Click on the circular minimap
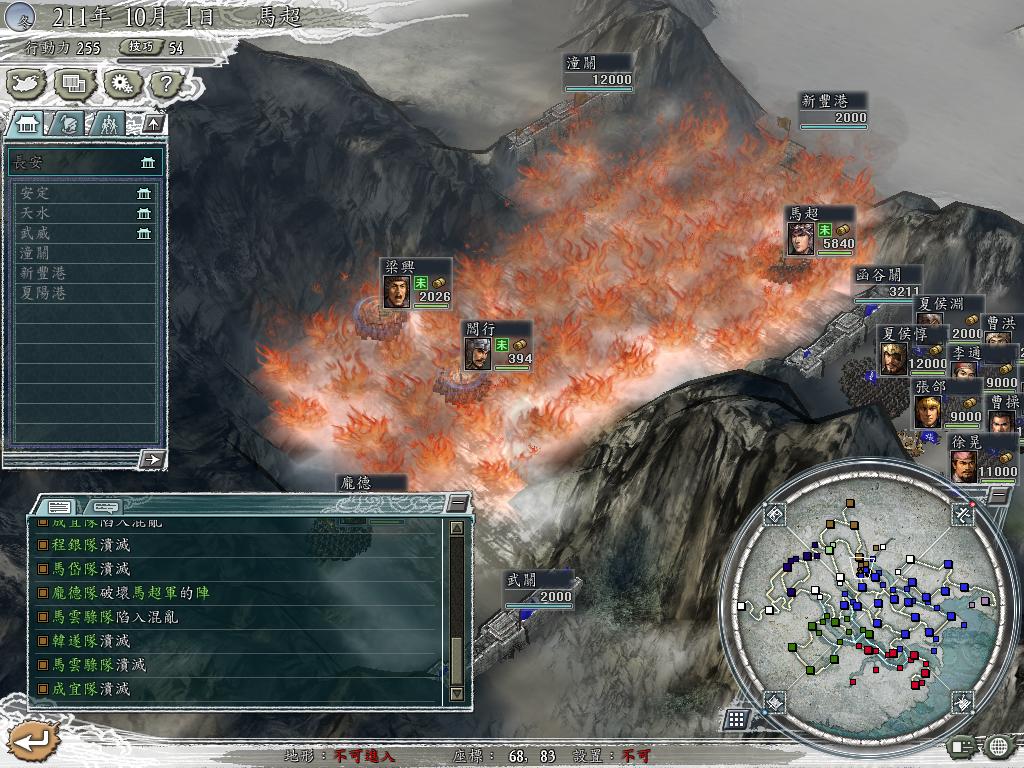1024x768 pixels. 868,602
